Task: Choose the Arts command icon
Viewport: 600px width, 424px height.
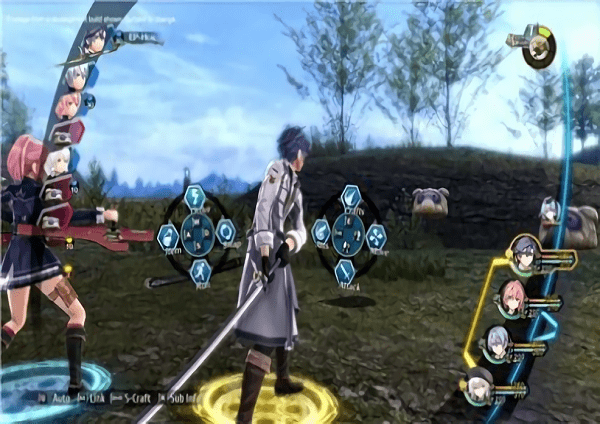Action: [321, 233]
